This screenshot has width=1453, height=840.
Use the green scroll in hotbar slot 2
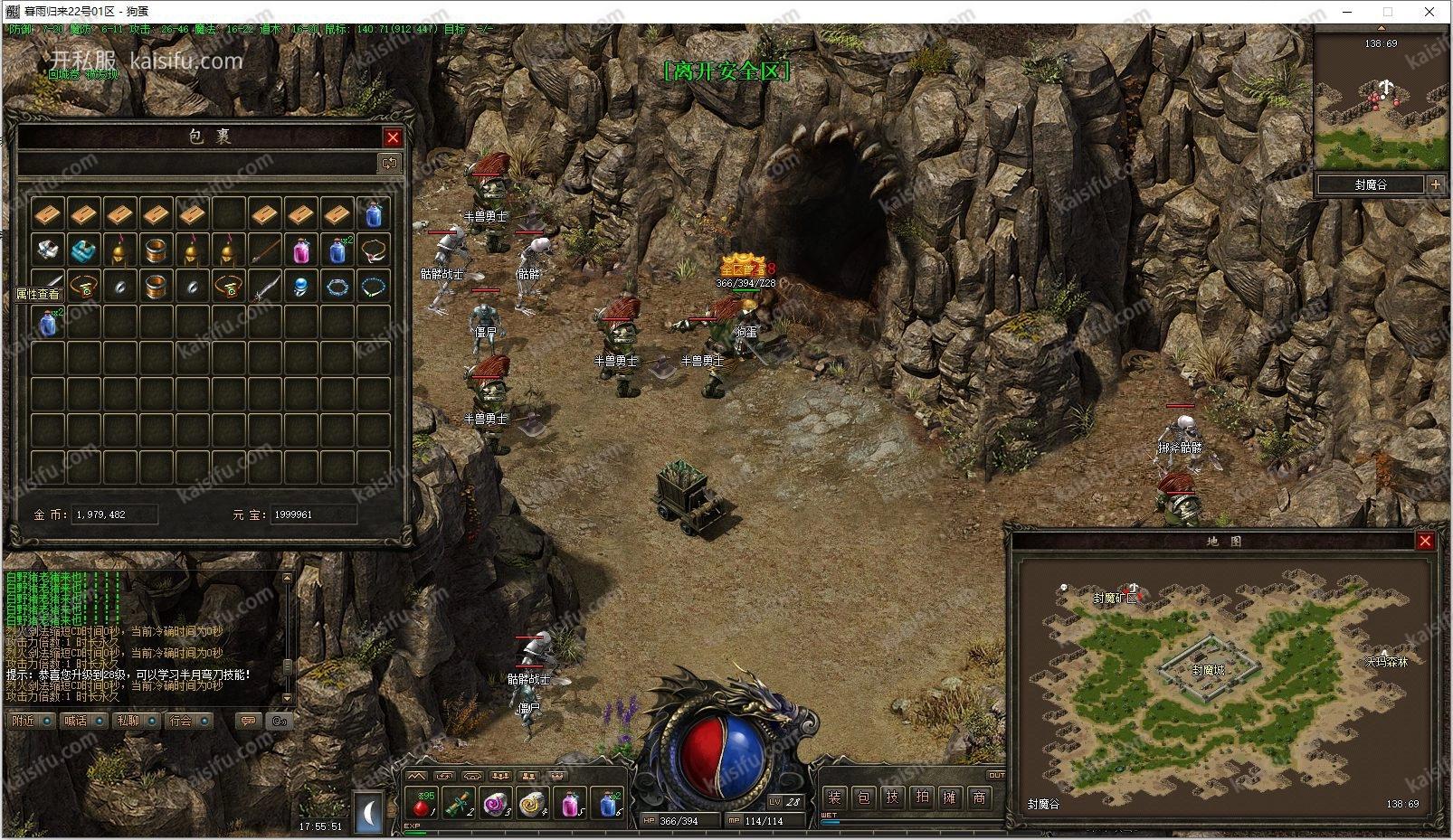pyautogui.click(x=460, y=803)
